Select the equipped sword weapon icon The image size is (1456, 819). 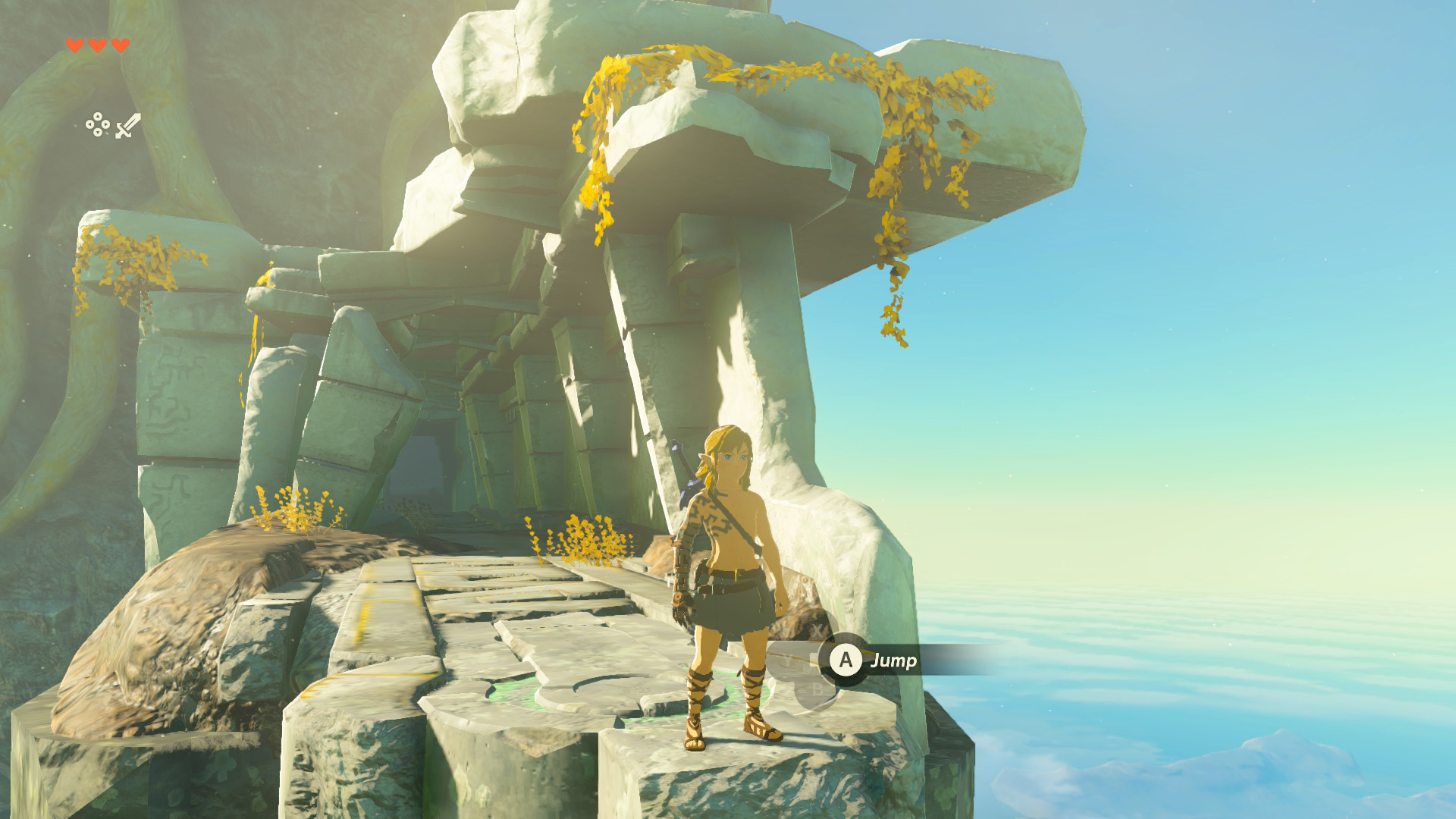pyautogui.click(x=128, y=125)
